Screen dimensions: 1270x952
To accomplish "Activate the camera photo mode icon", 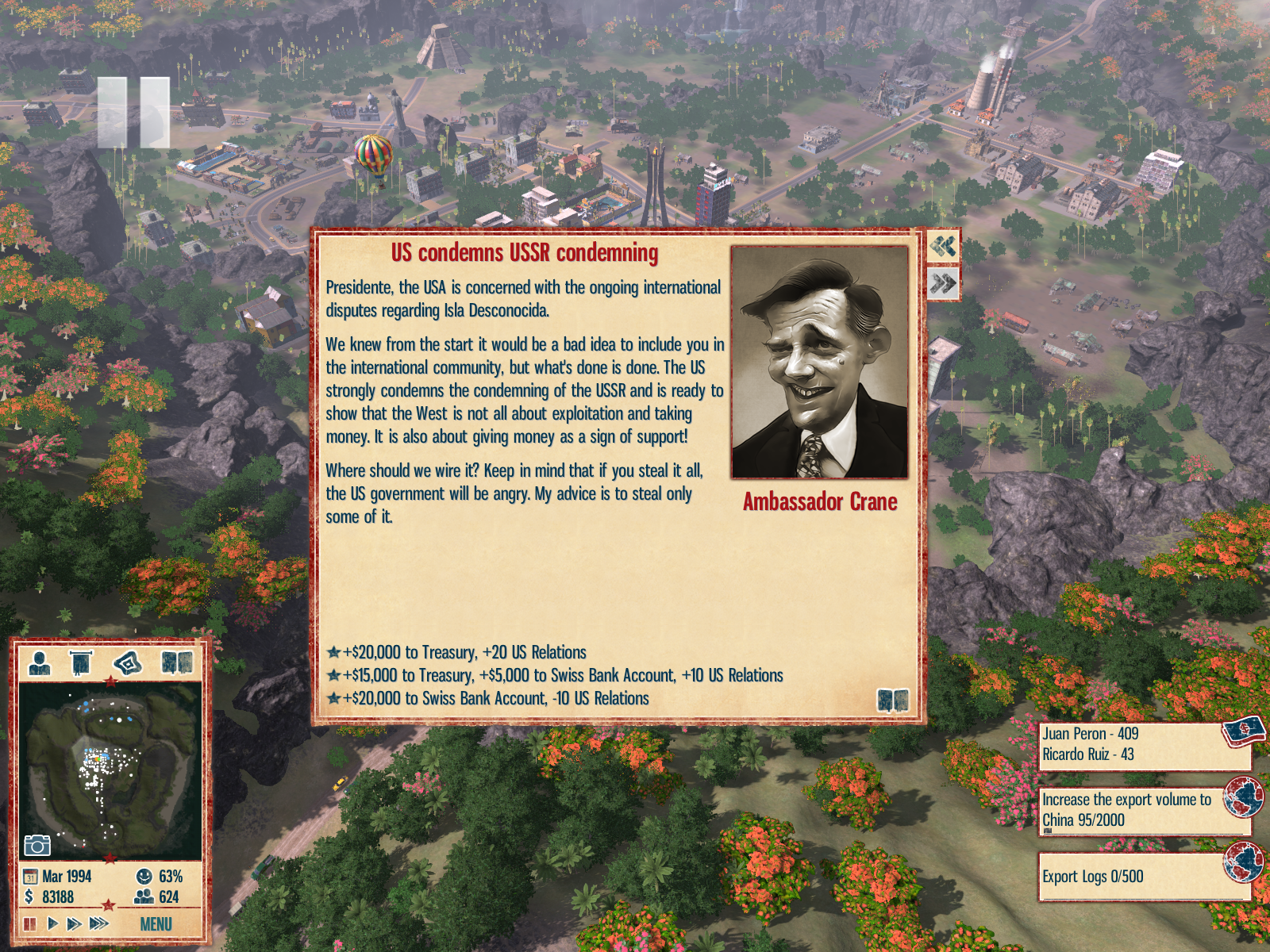I will coord(37,845).
